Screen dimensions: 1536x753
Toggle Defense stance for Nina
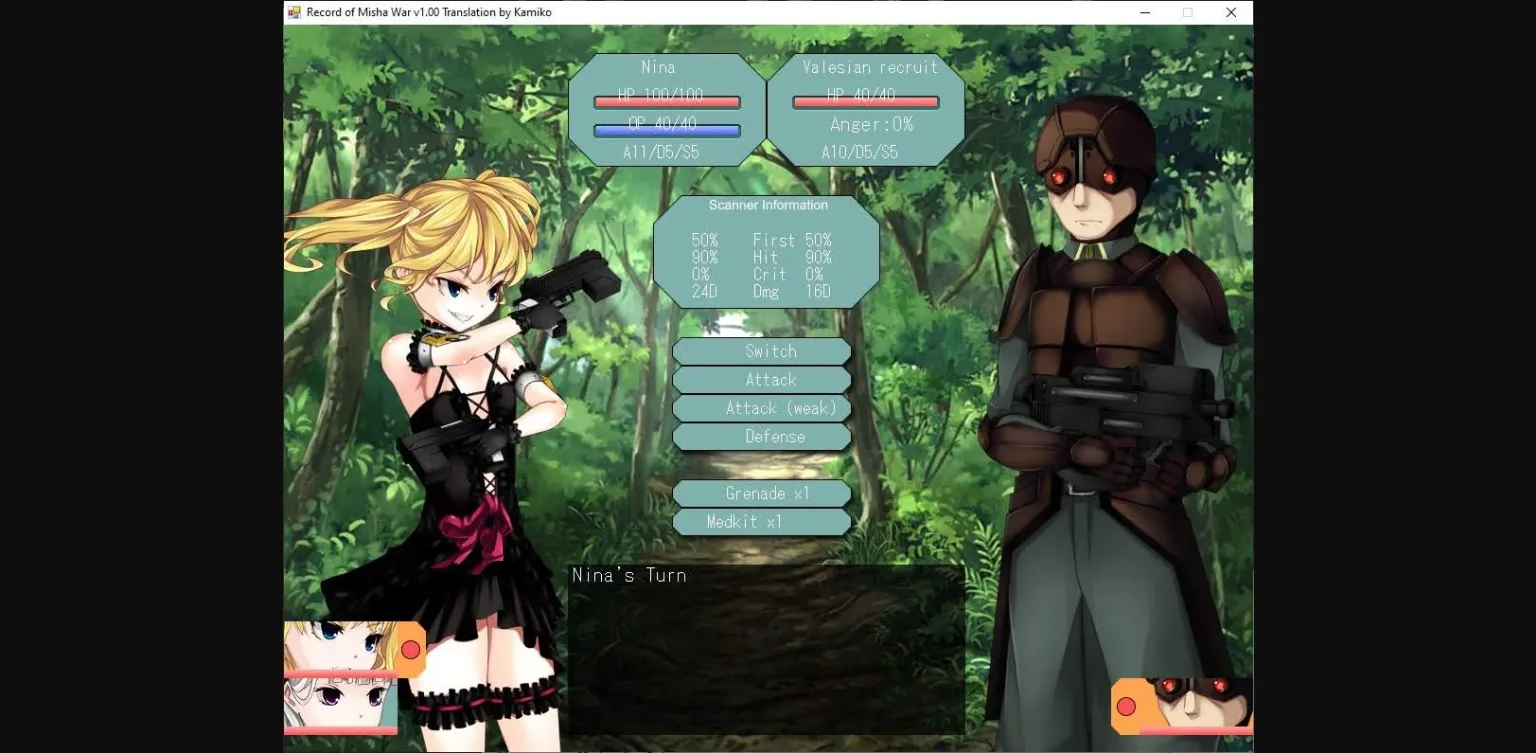[762, 436]
